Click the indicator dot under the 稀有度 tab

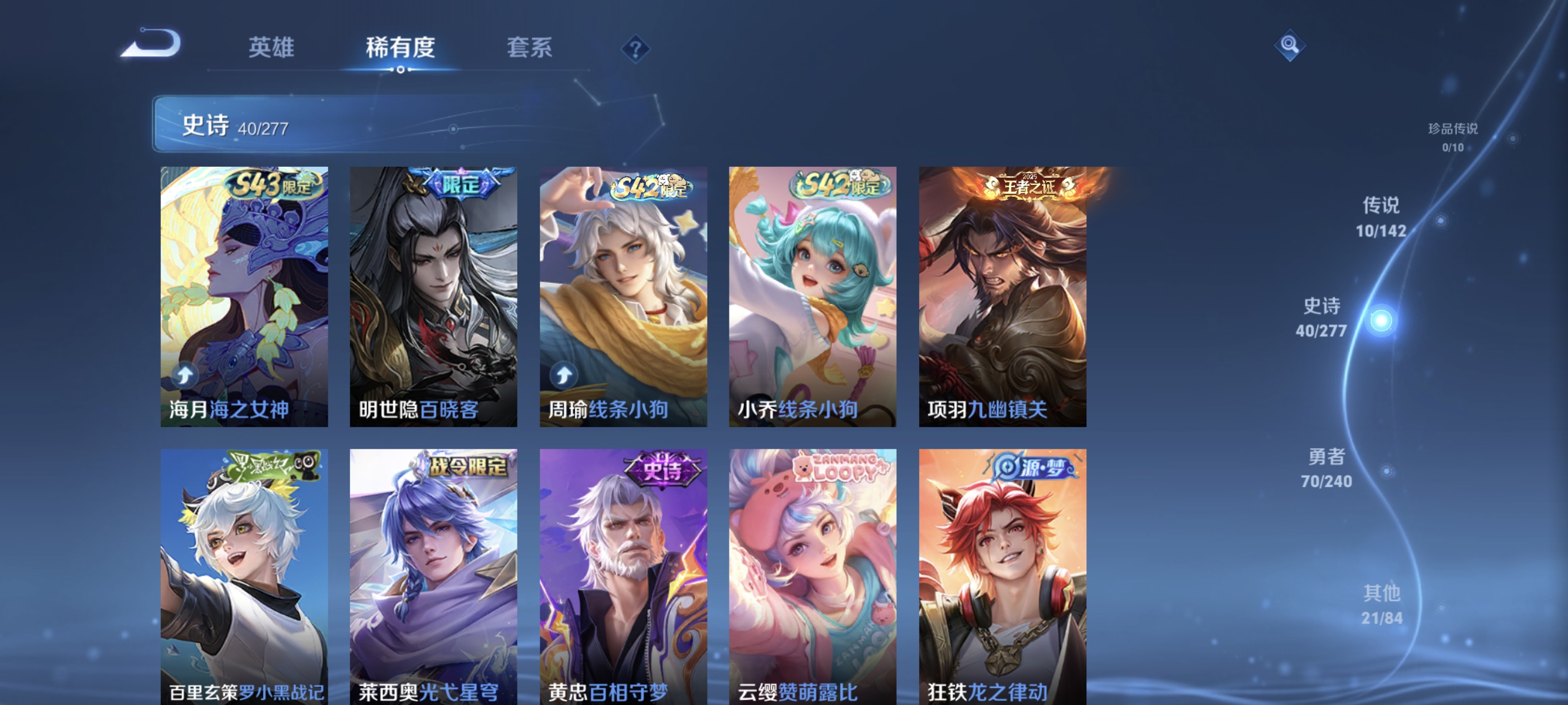tap(401, 70)
